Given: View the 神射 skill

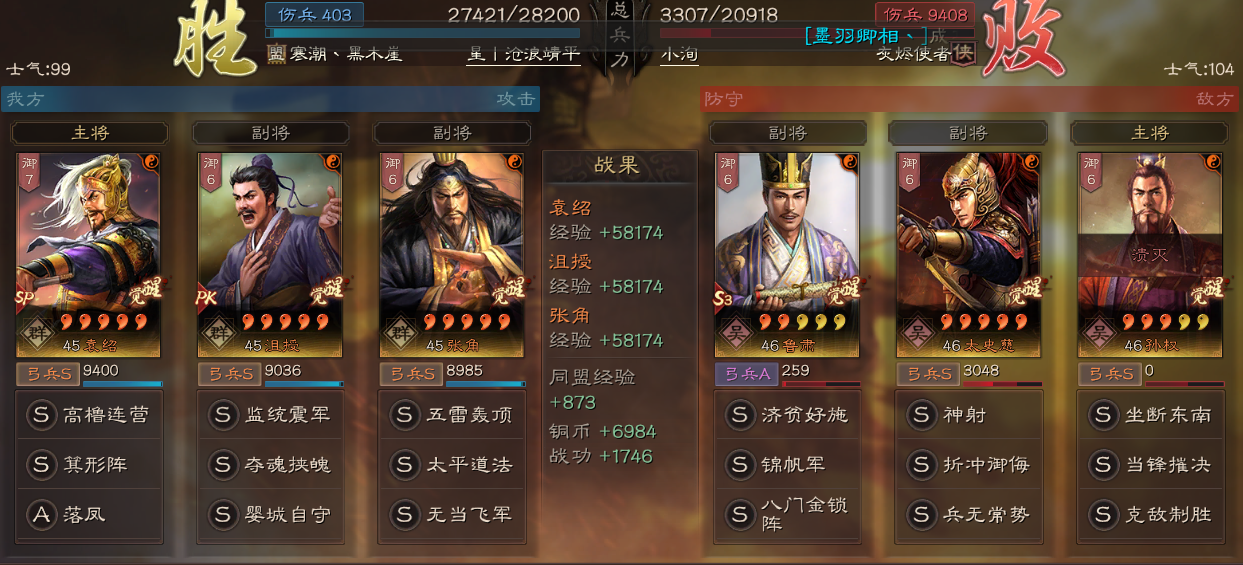Looking at the screenshot, I should (x=969, y=414).
